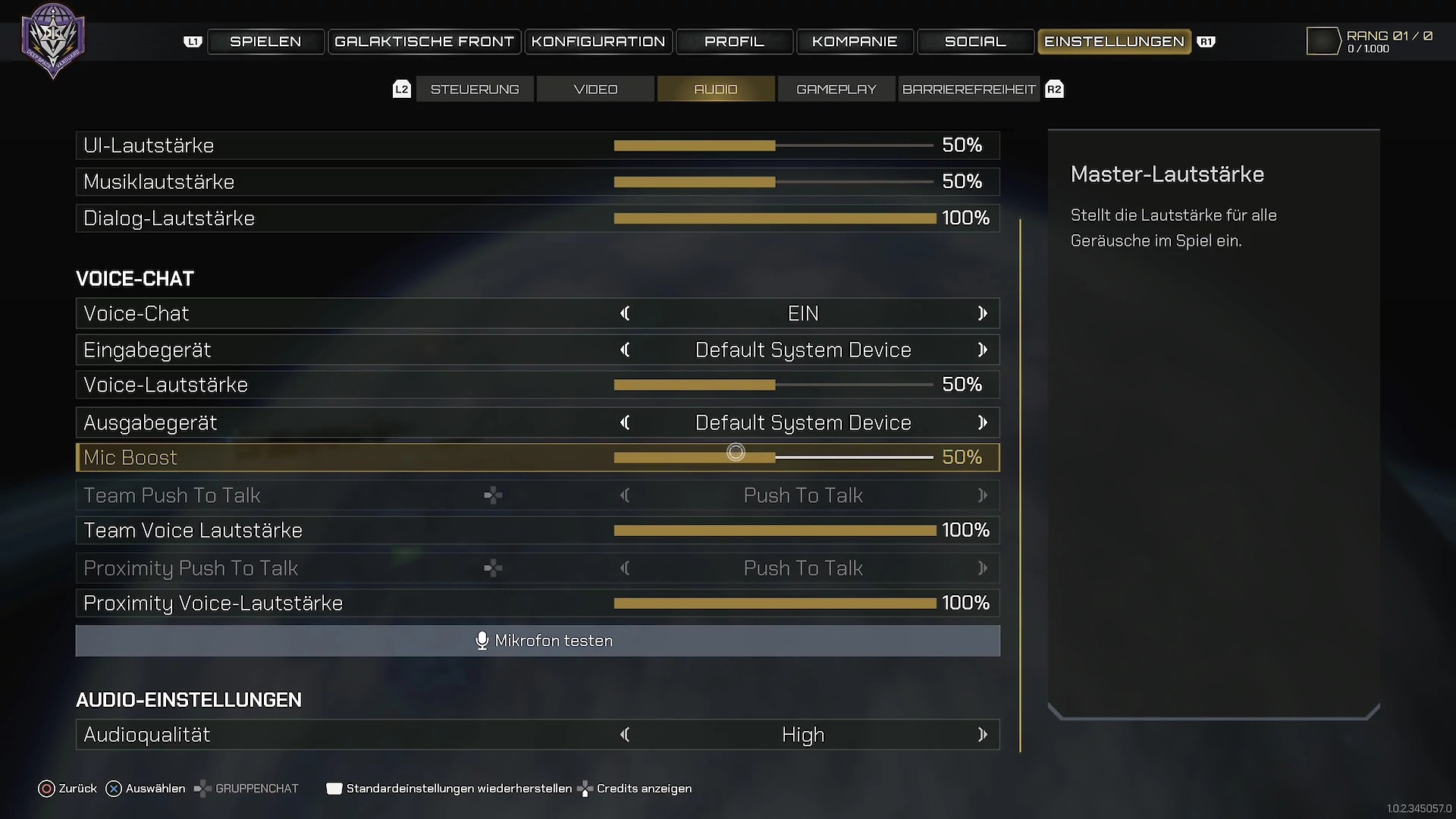Change the Team Voice Lautstärke slider

click(x=773, y=531)
